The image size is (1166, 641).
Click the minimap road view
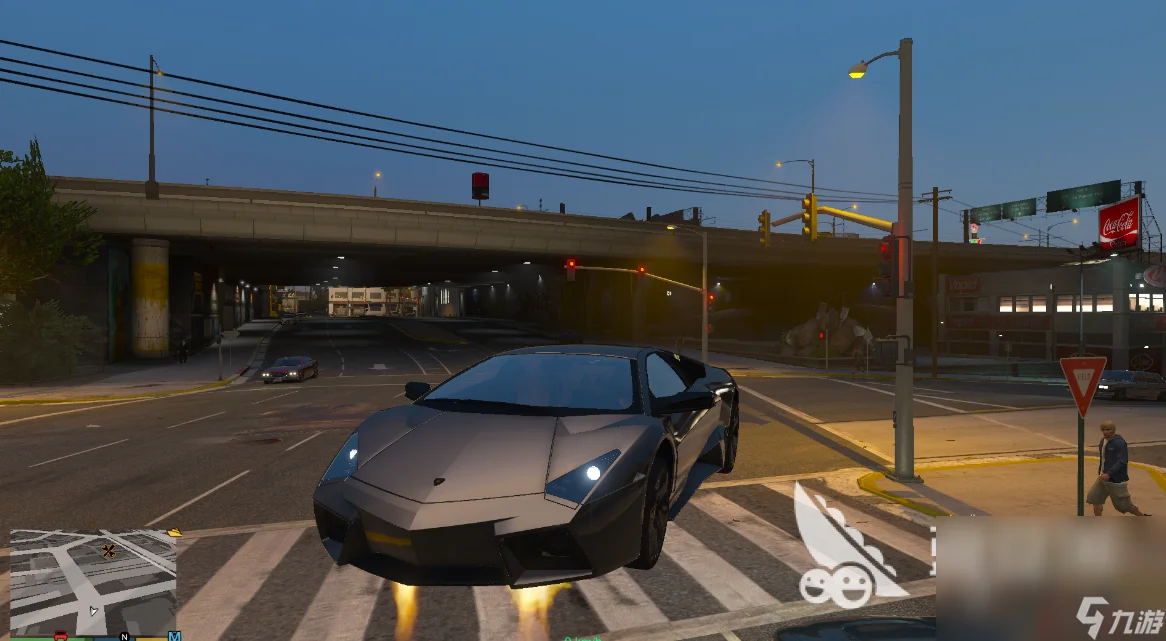click(92, 580)
